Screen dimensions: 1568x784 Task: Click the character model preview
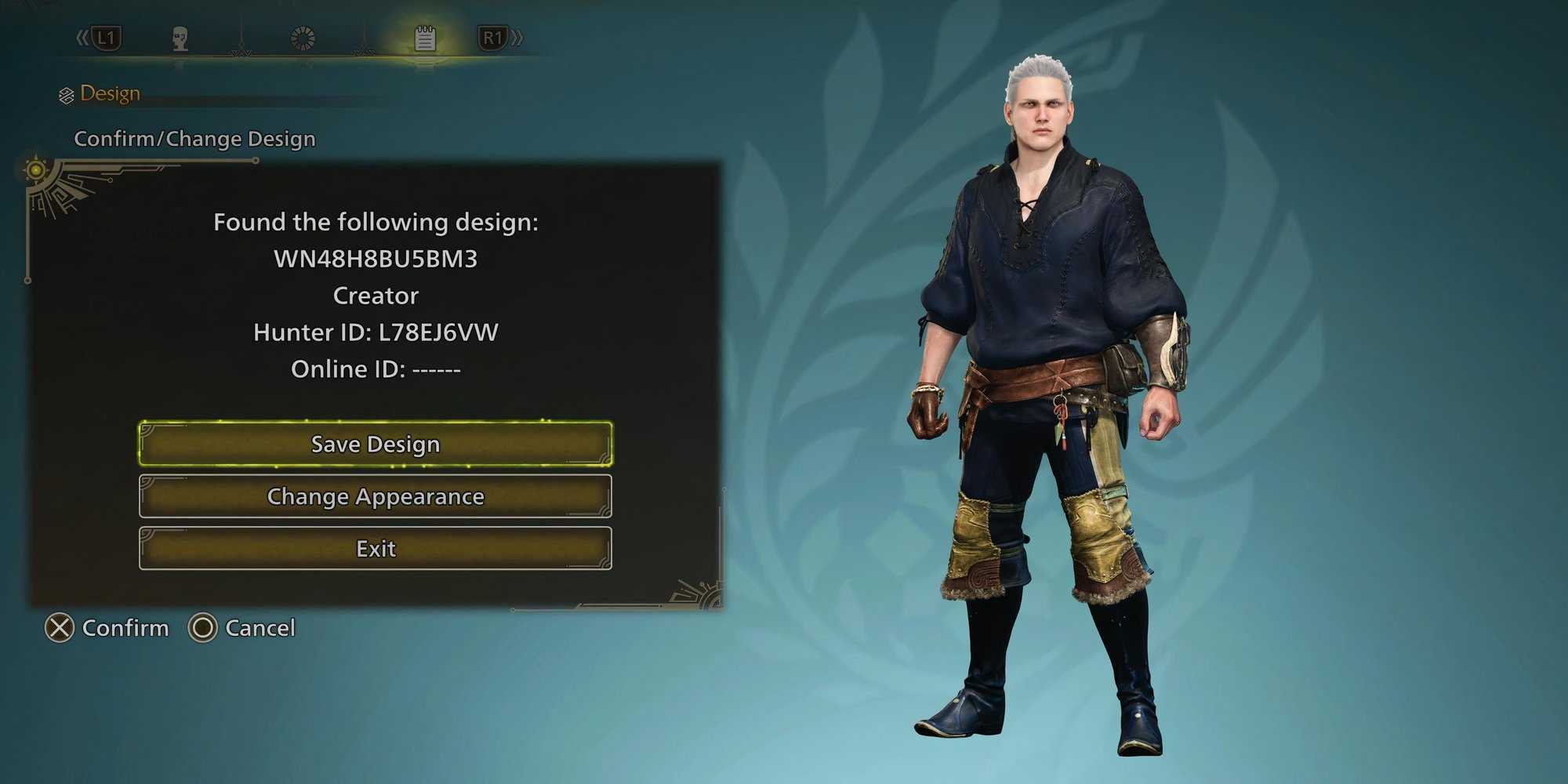(x=1051, y=392)
